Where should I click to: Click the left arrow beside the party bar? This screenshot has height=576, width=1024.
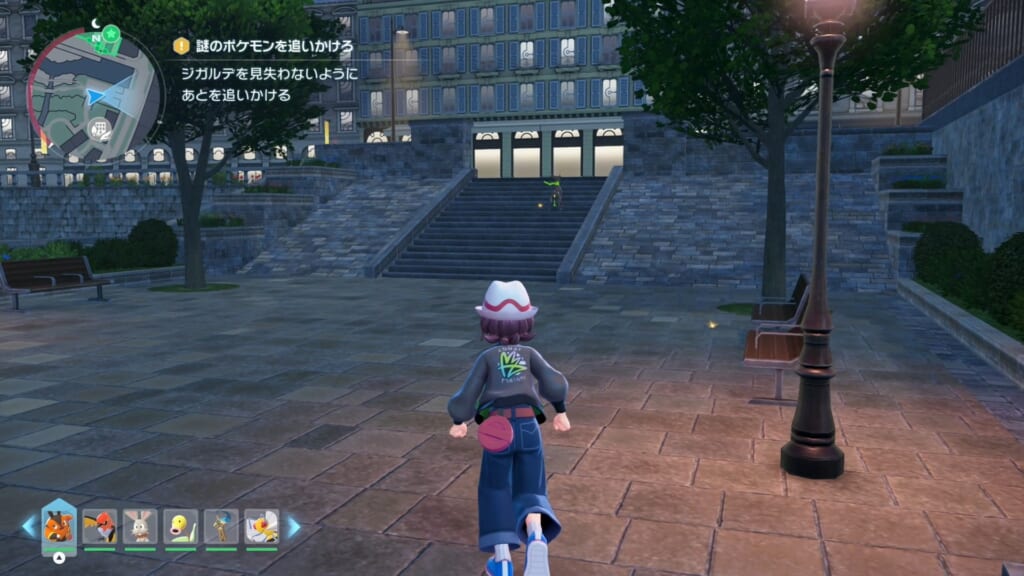click(29, 526)
